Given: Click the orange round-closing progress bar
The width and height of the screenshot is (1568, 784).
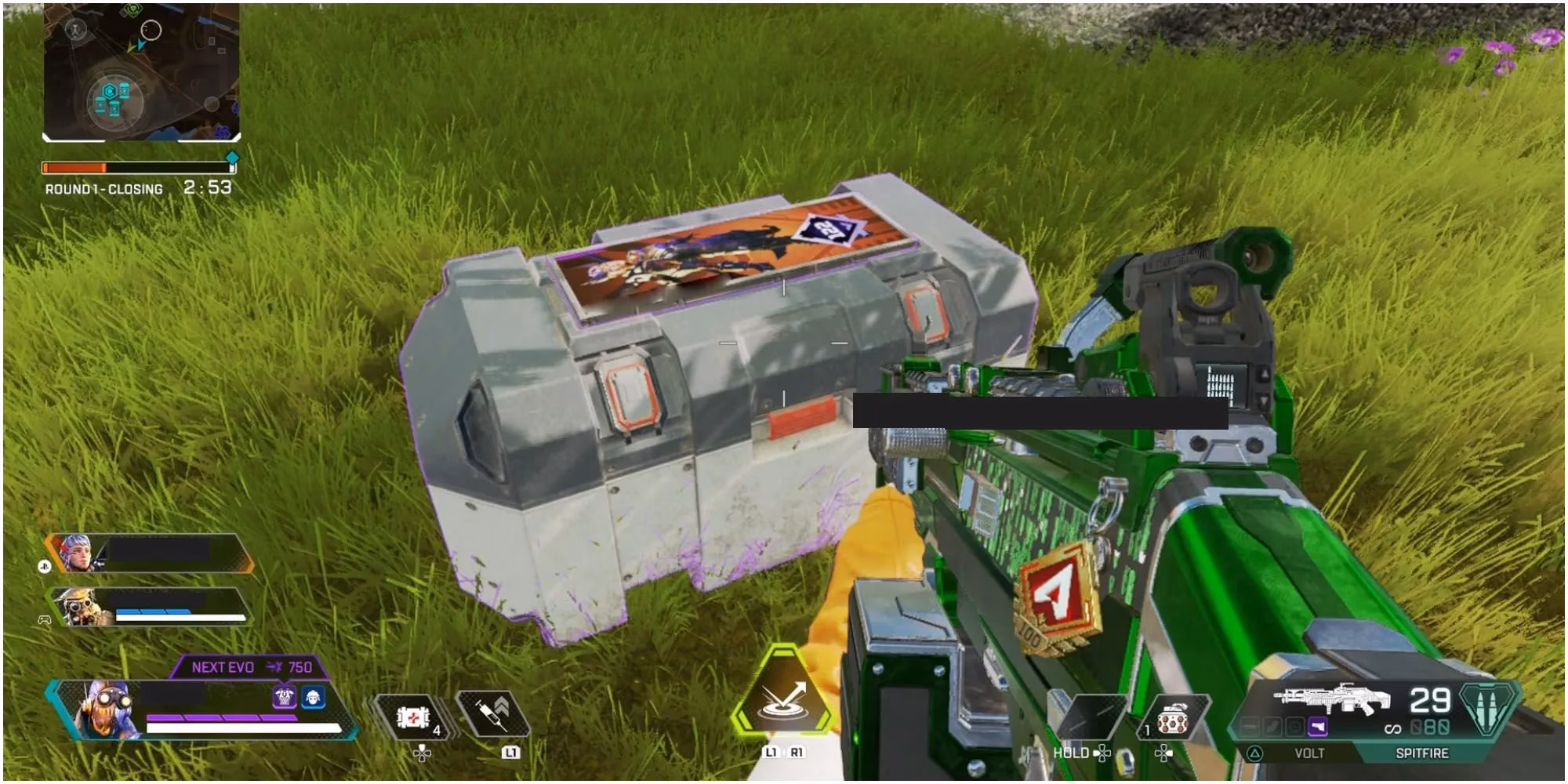Looking at the screenshot, I should [74, 167].
